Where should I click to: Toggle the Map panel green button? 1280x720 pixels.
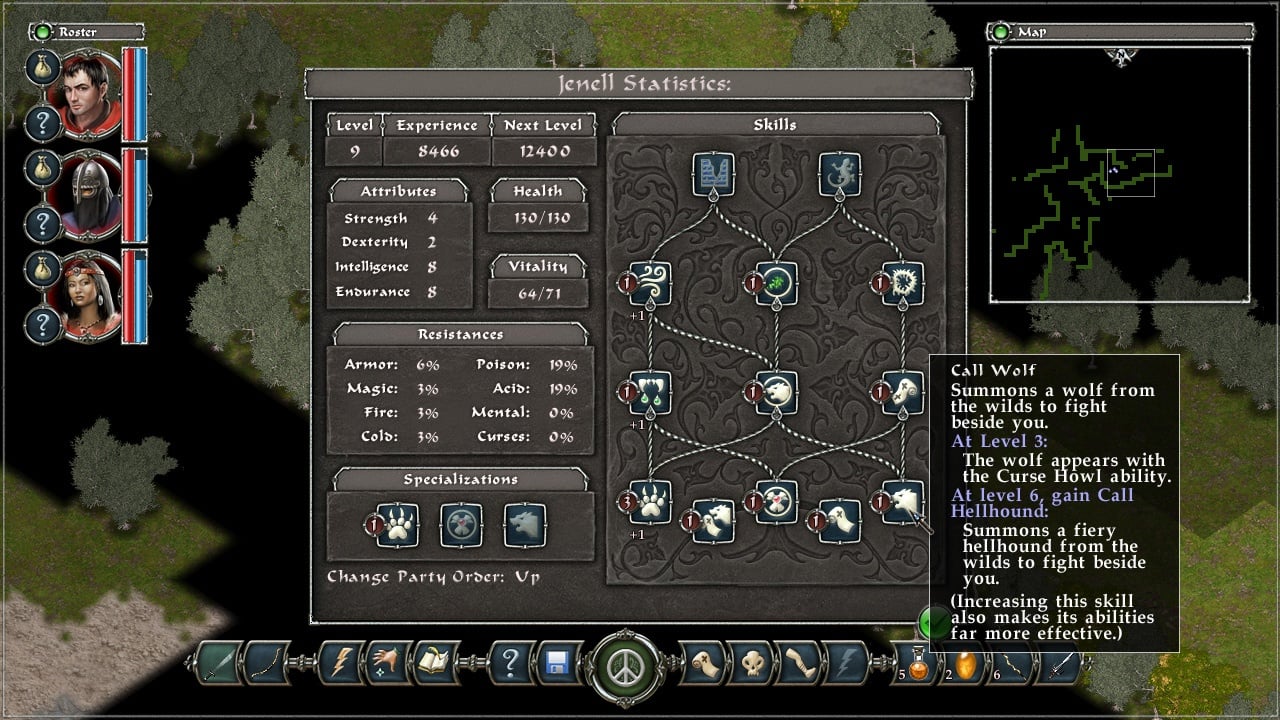[1001, 32]
